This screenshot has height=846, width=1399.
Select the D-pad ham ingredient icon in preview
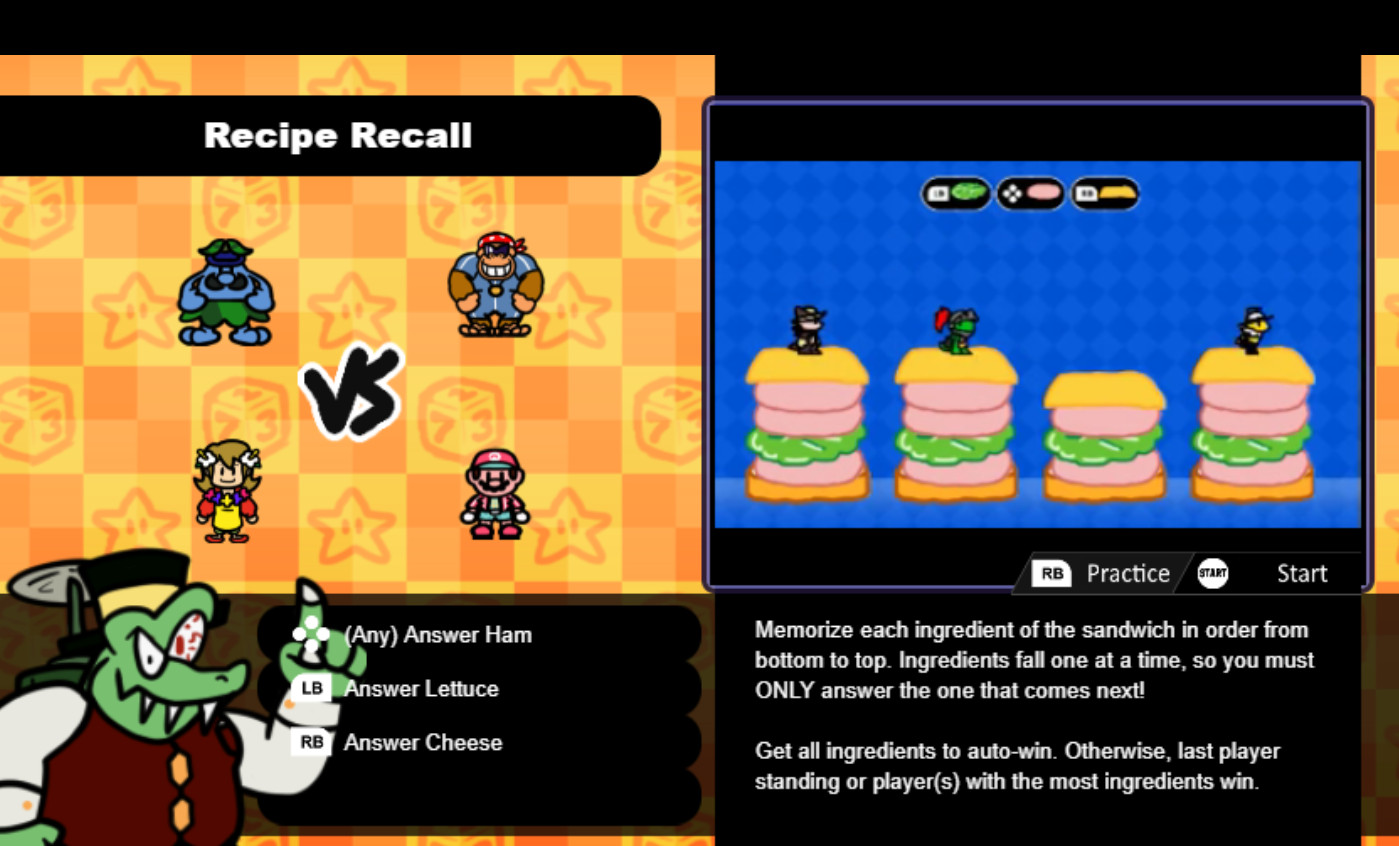1031,193
